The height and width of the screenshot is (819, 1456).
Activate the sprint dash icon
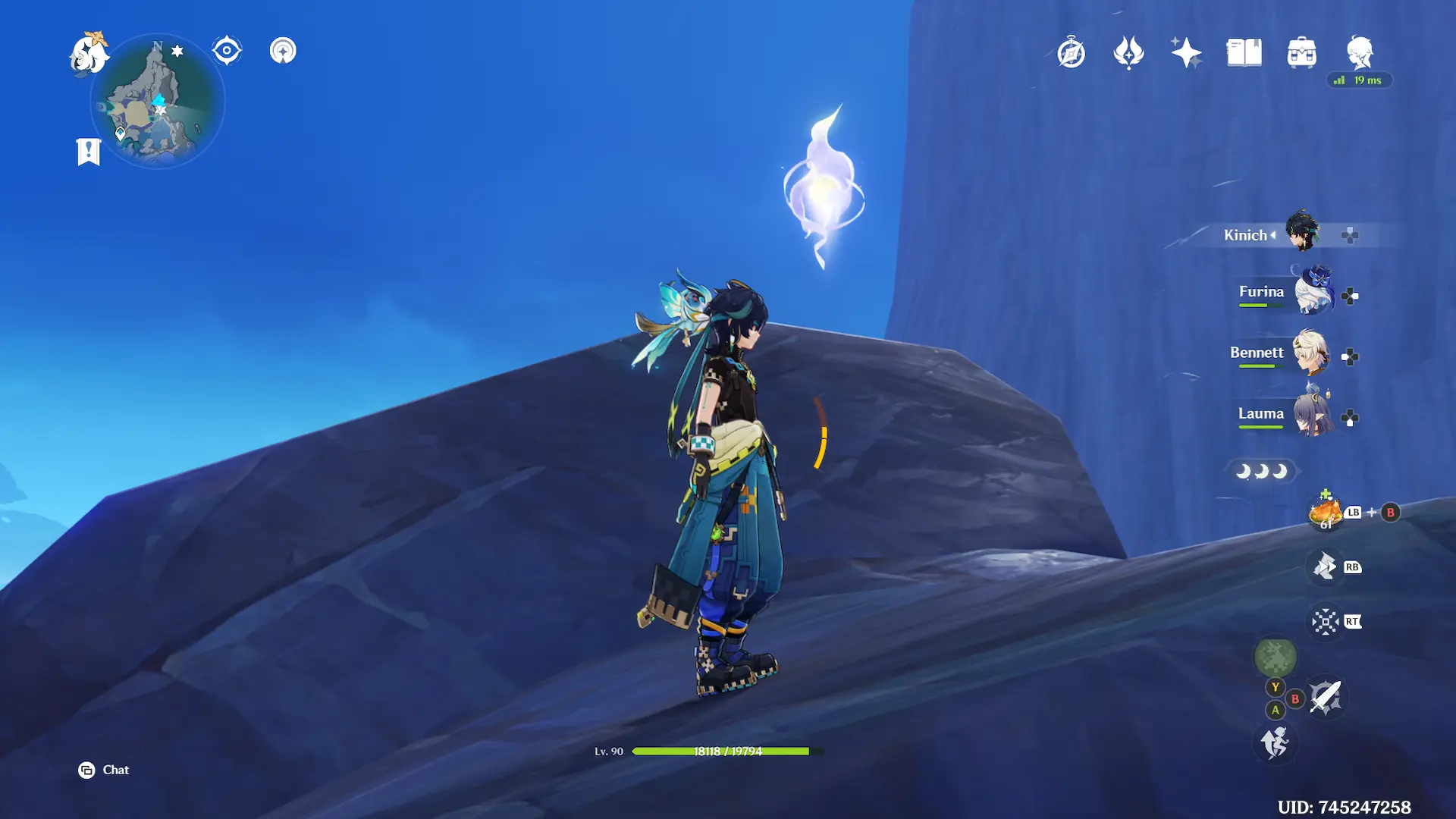1275,742
